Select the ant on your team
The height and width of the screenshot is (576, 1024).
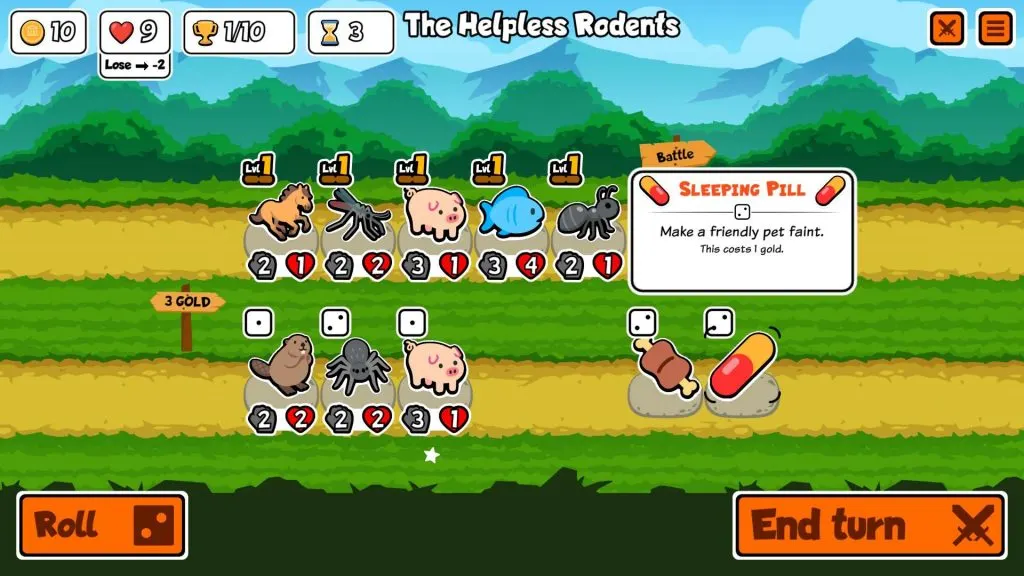click(x=589, y=214)
